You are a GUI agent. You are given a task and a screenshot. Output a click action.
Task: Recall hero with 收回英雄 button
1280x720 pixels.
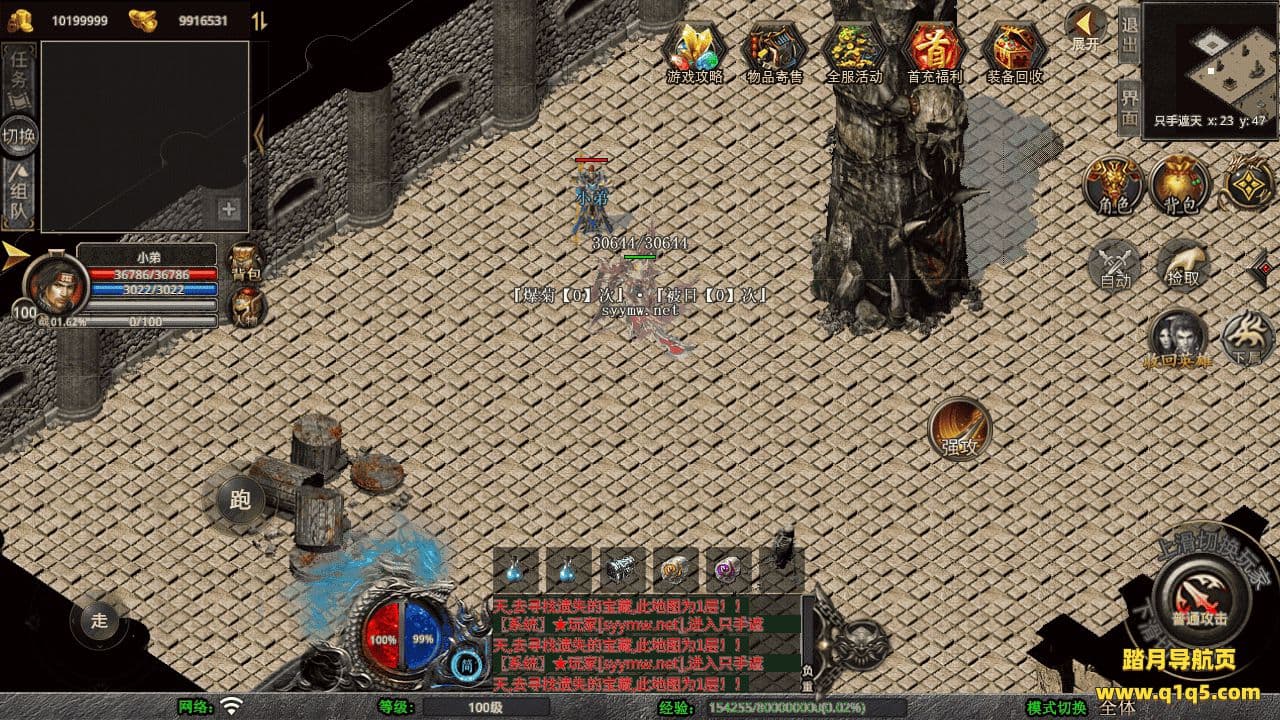[1178, 338]
